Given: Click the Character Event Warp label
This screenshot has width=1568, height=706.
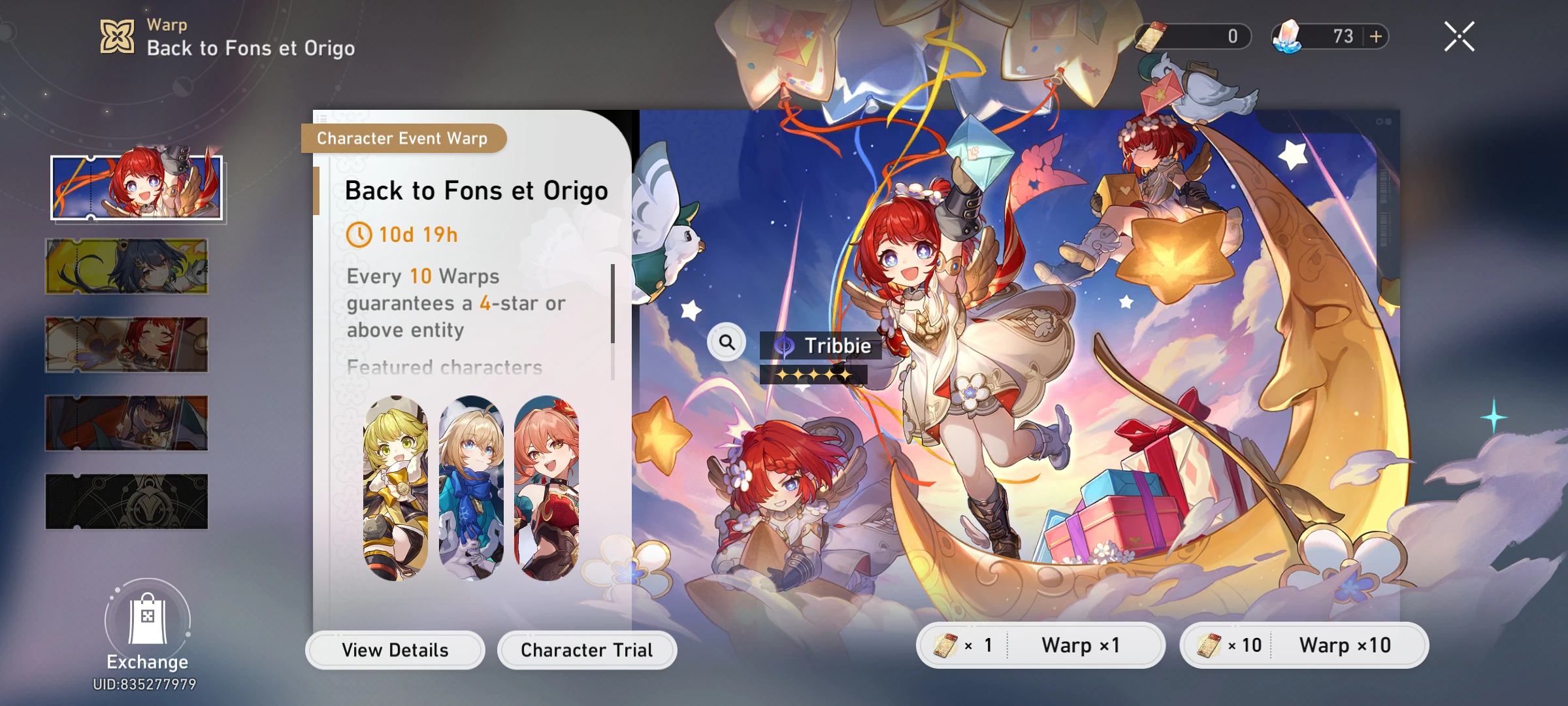Looking at the screenshot, I should 401,138.
